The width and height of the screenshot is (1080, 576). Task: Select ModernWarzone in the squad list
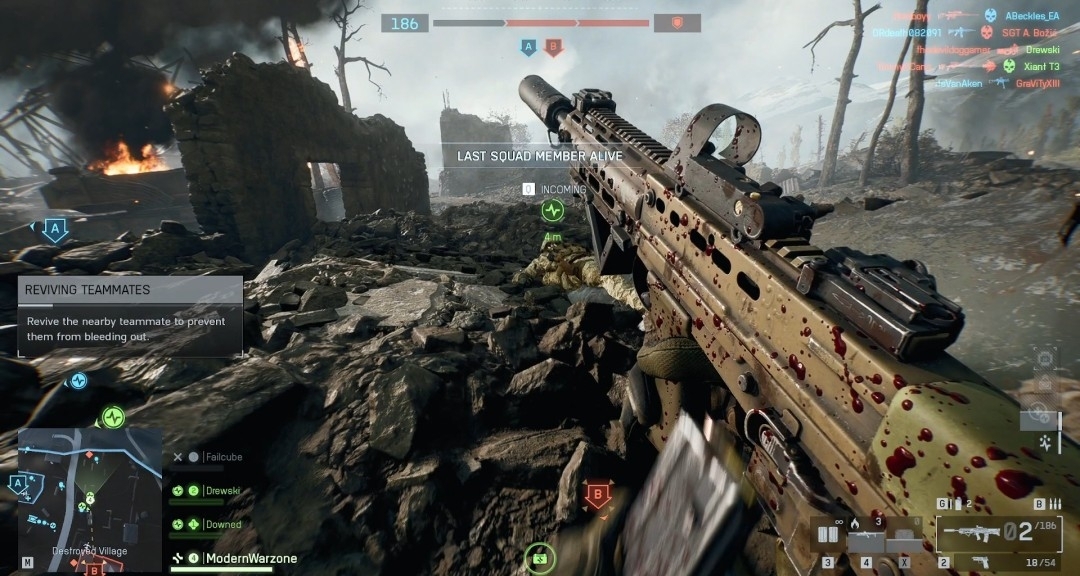coord(250,558)
